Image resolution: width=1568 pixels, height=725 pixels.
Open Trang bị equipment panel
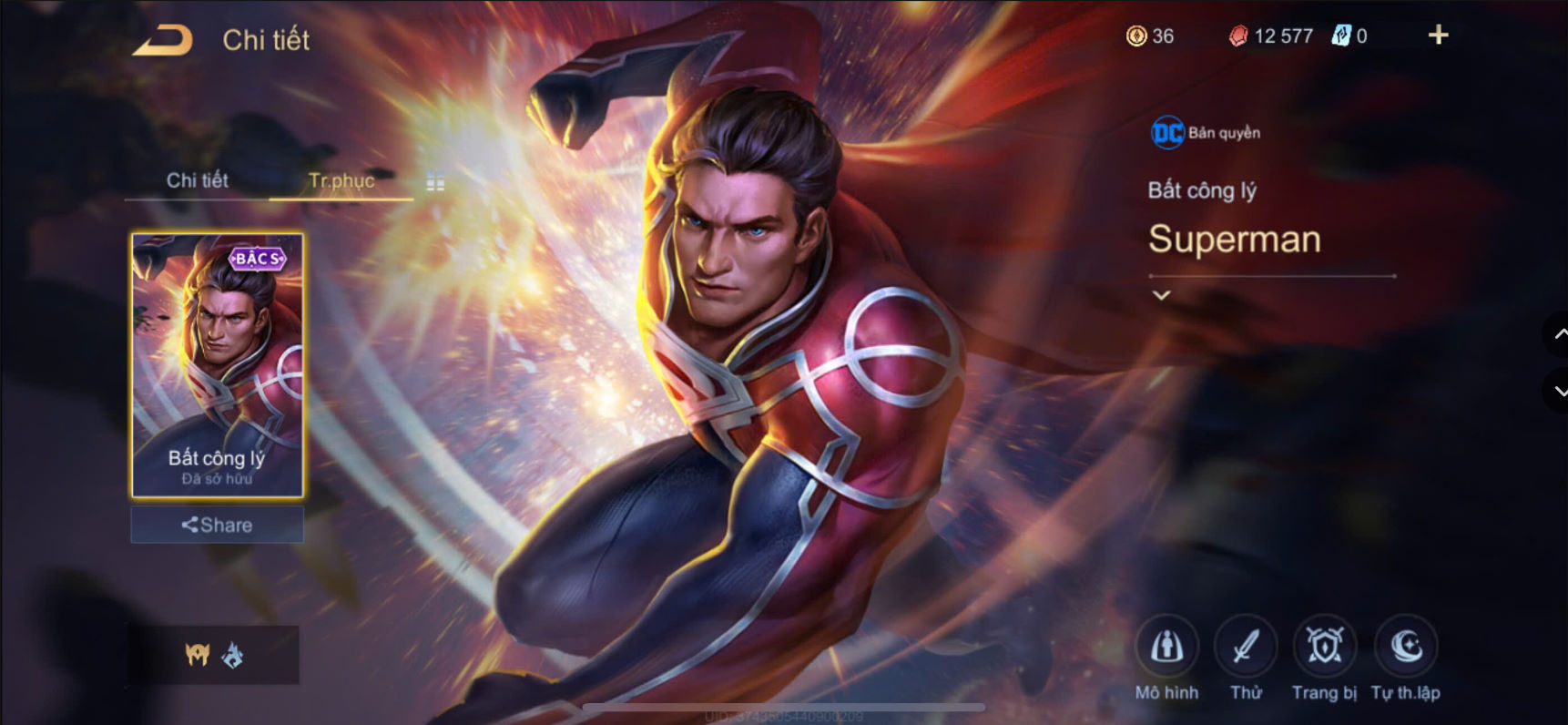(1325, 648)
